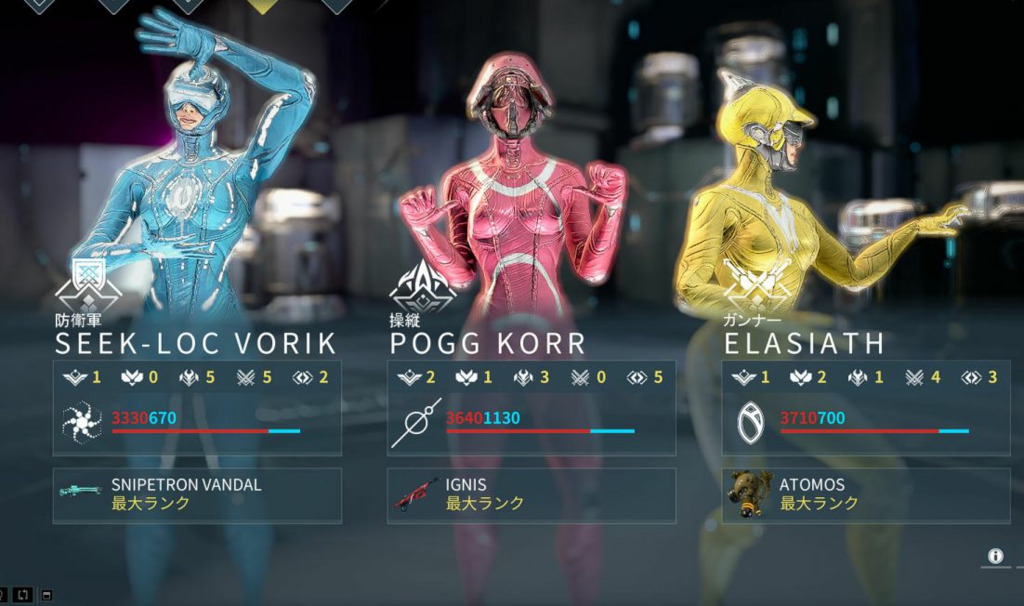Click the small window icon in the corner
Viewport: 1024px width, 606px height.
(47, 596)
